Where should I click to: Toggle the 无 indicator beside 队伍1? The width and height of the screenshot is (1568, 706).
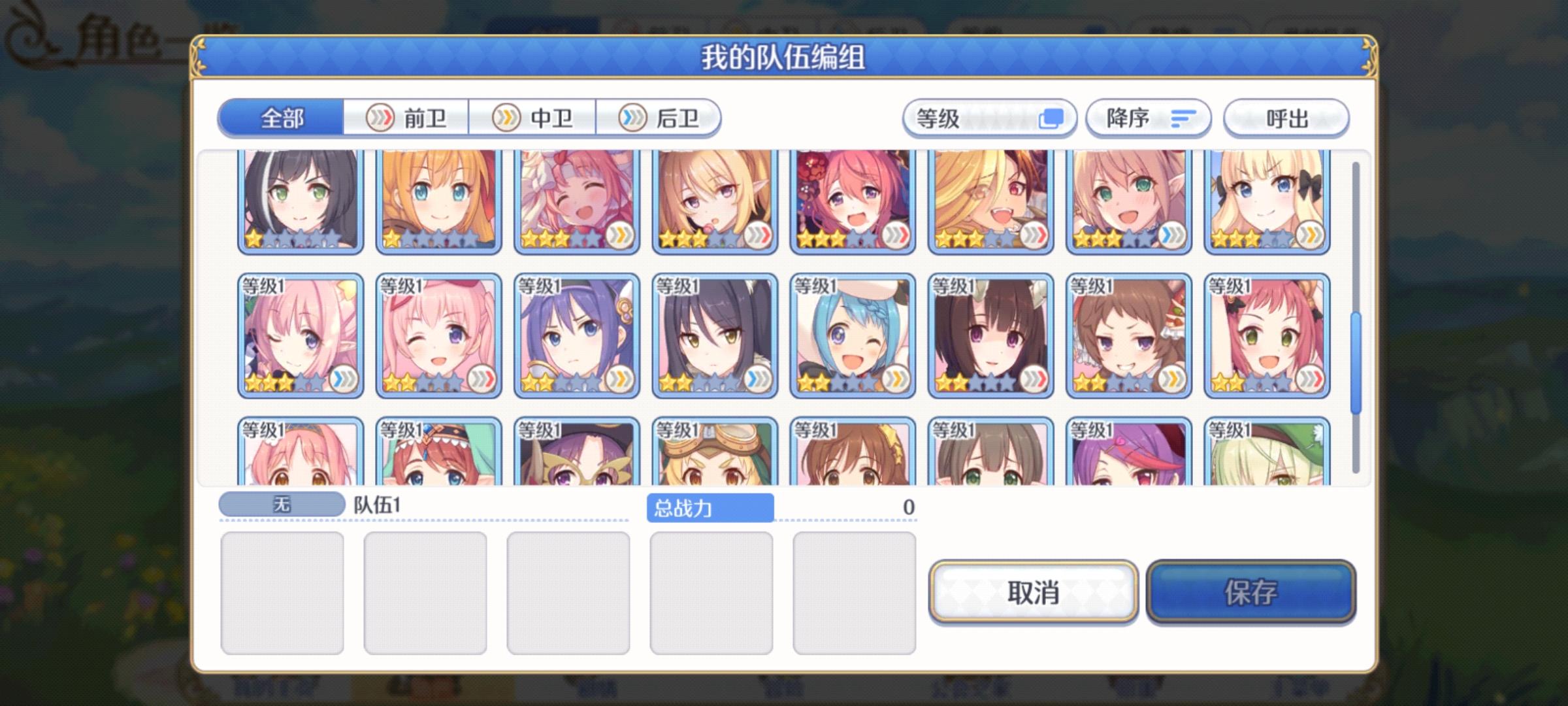point(282,505)
